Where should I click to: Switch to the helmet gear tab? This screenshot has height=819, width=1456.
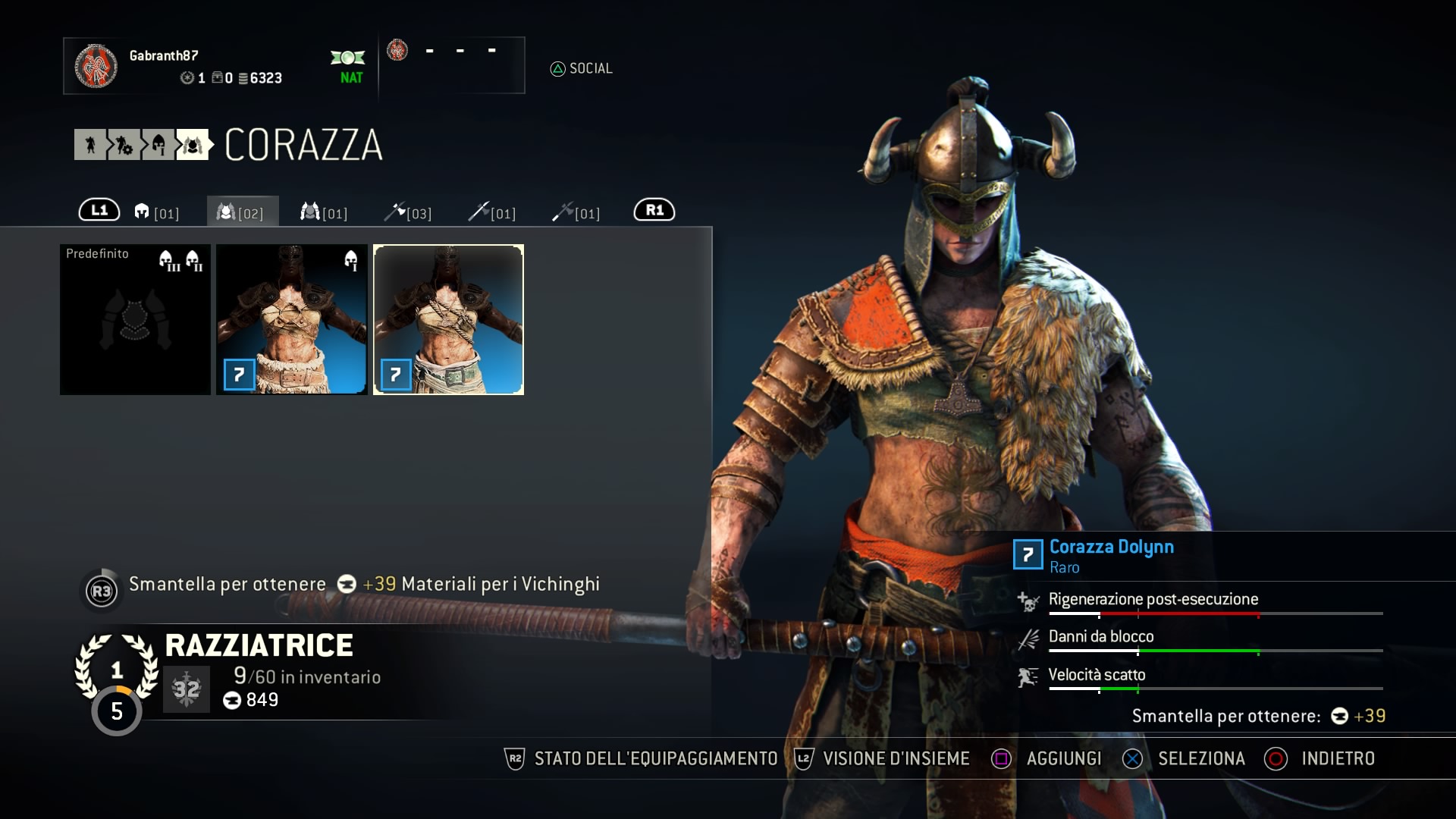pos(156,212)
